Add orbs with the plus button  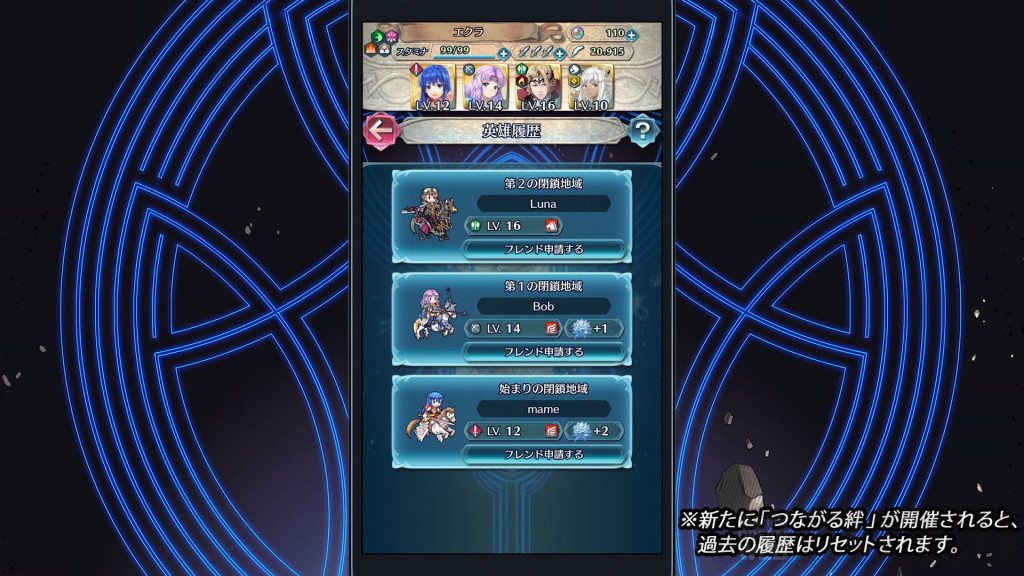pos(632,35)
